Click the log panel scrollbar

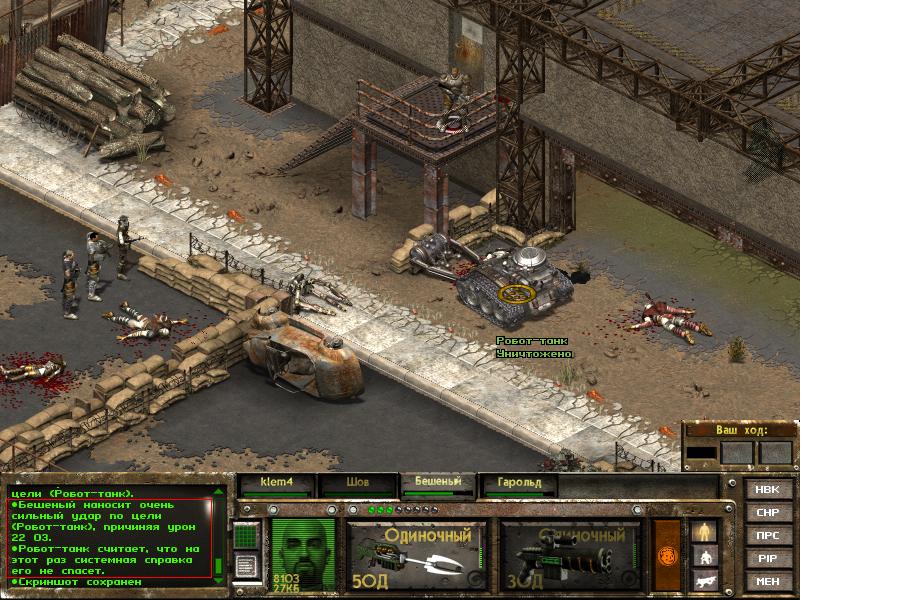click(x=219, y=537)
